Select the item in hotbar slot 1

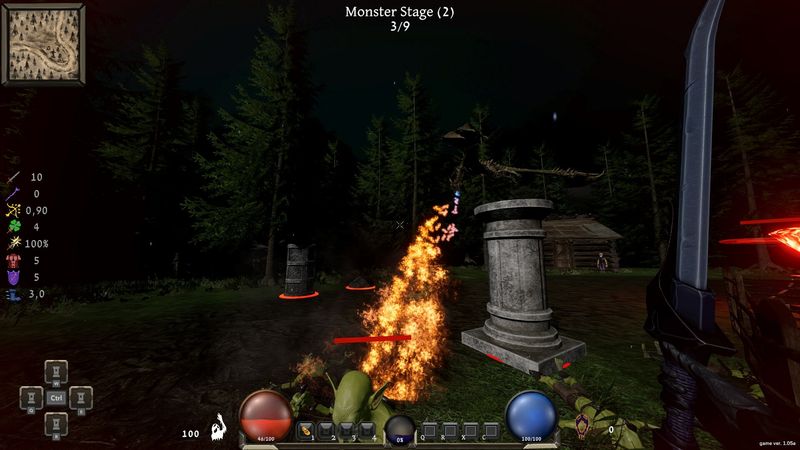tap(306, 429)
